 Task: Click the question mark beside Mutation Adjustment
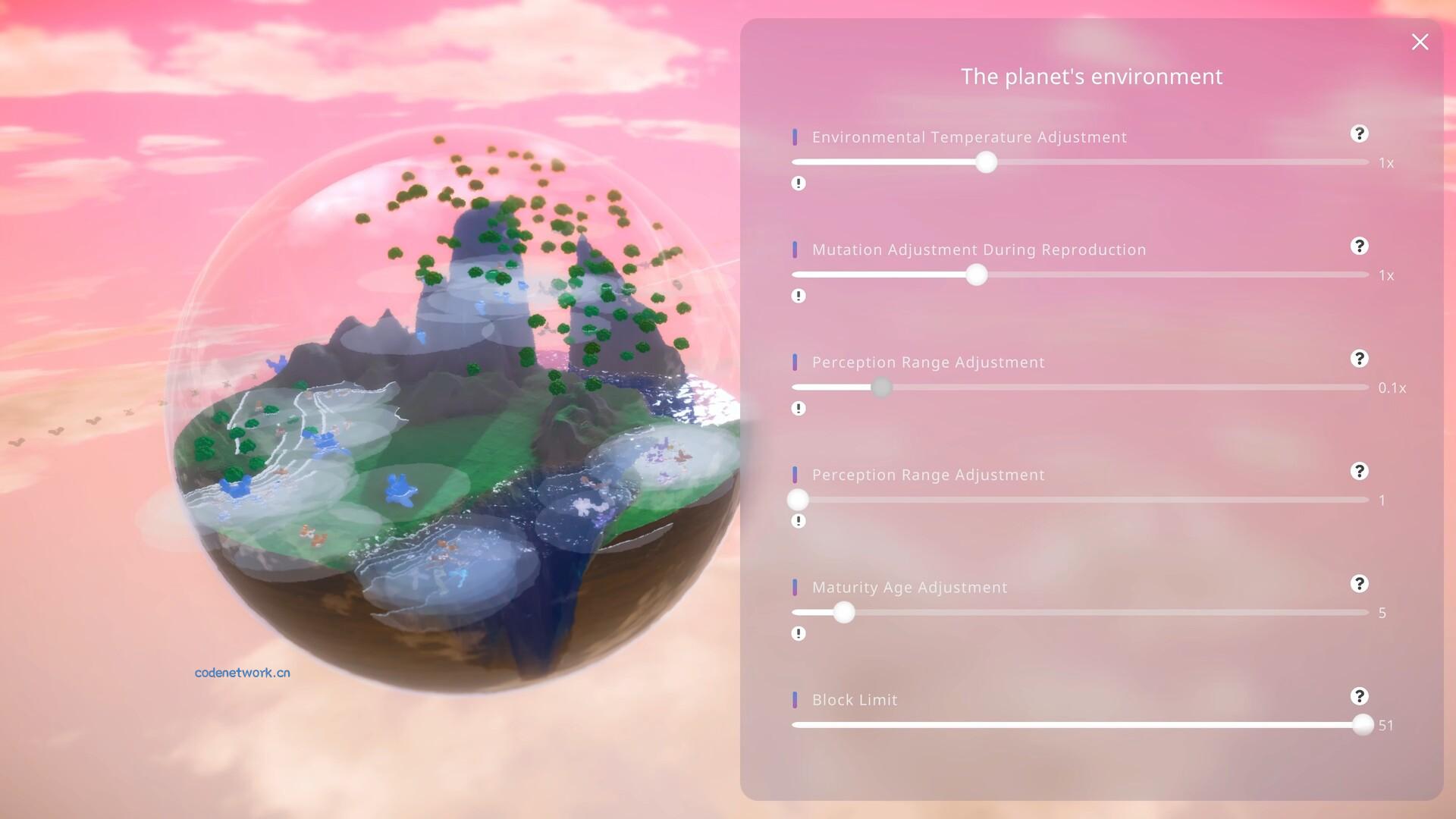(x=1360, y=246)
